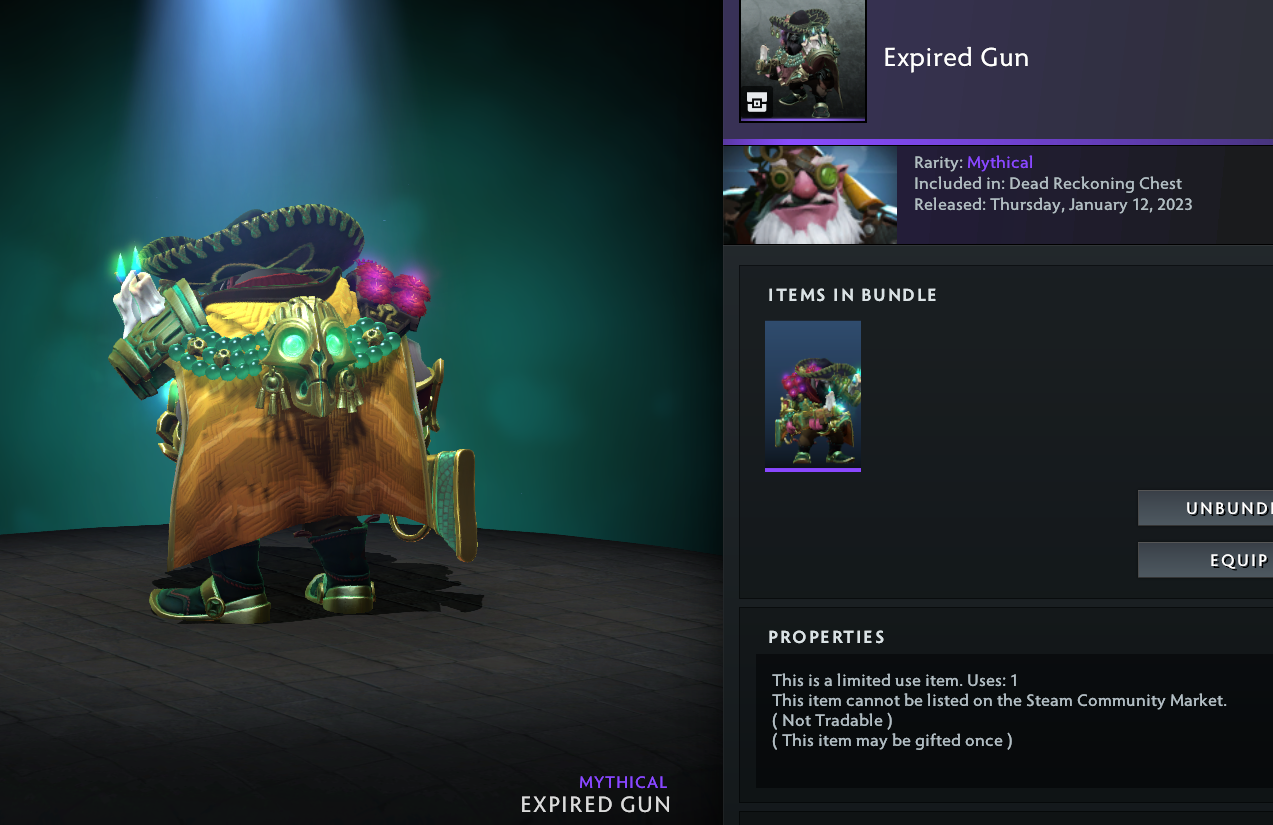Equip the Expired Gun set

1206,560
